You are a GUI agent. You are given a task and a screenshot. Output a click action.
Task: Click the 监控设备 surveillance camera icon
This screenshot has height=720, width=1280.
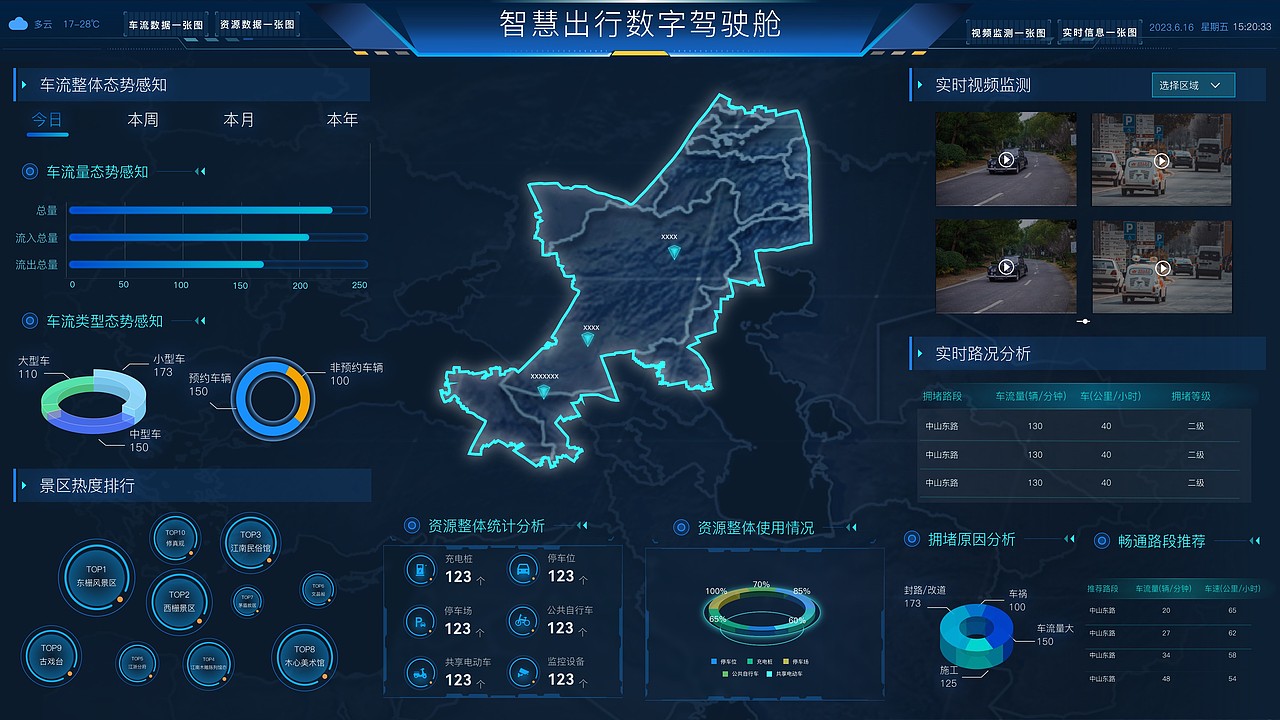[x=524, y=672]
